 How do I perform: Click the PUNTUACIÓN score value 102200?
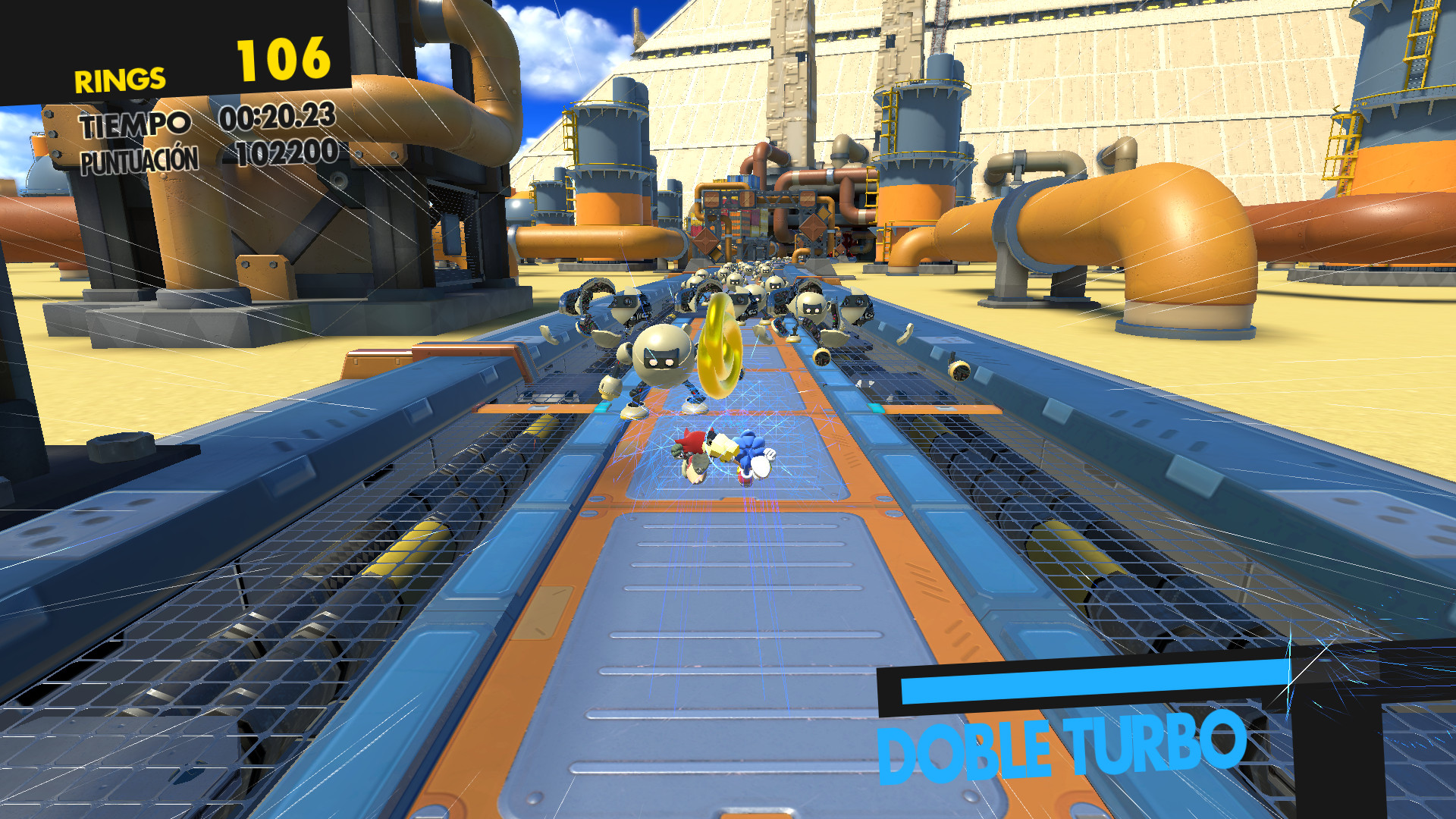[x=284, y=155]
